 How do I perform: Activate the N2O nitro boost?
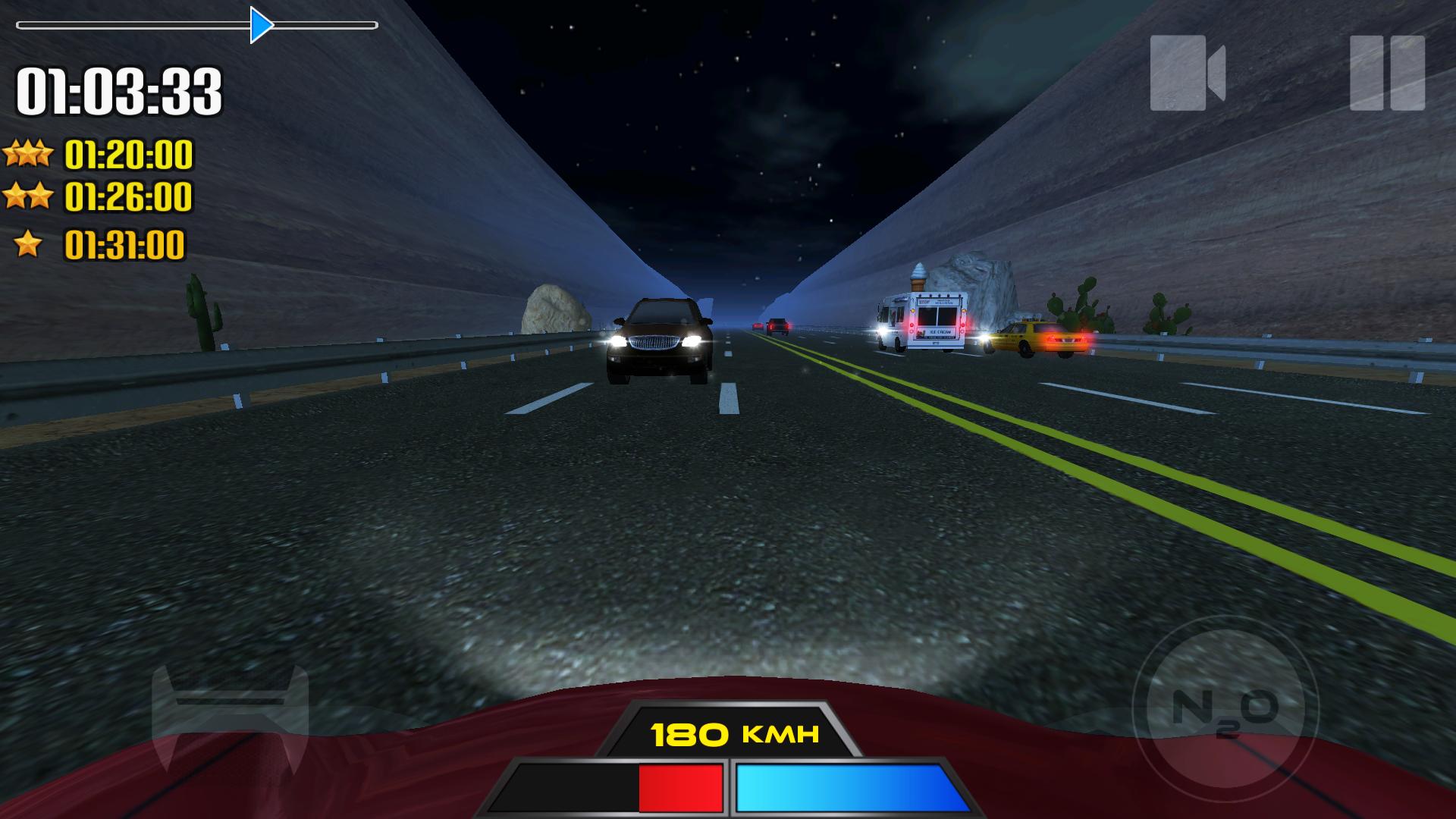coord(1225,709)
